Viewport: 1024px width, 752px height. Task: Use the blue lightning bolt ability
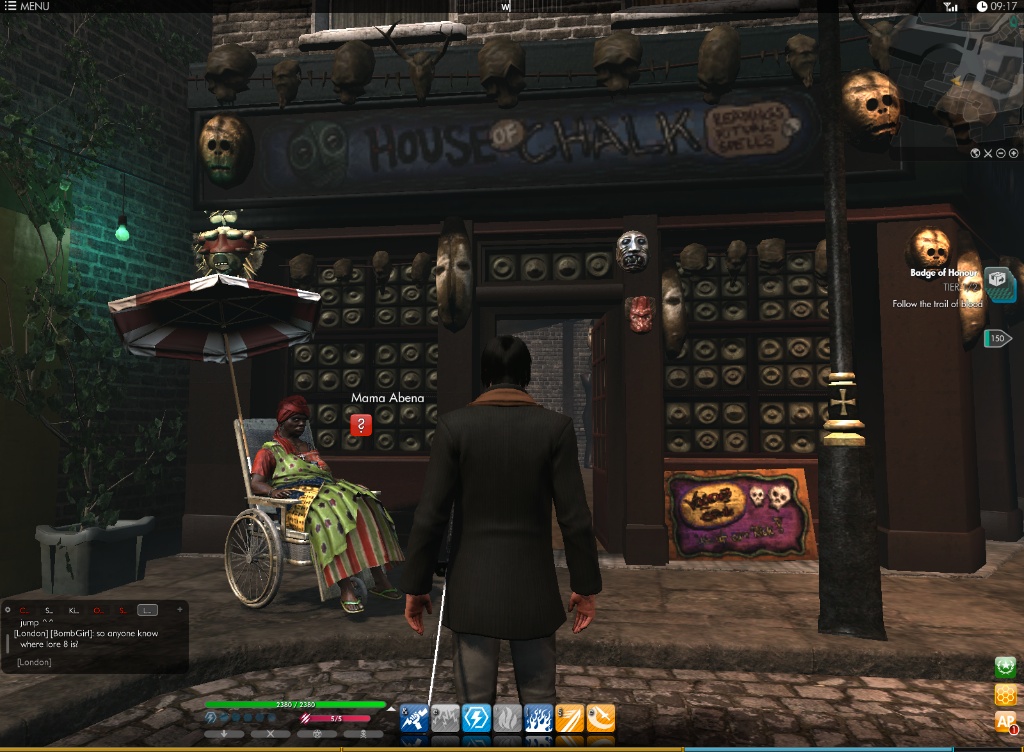[476, 718]
